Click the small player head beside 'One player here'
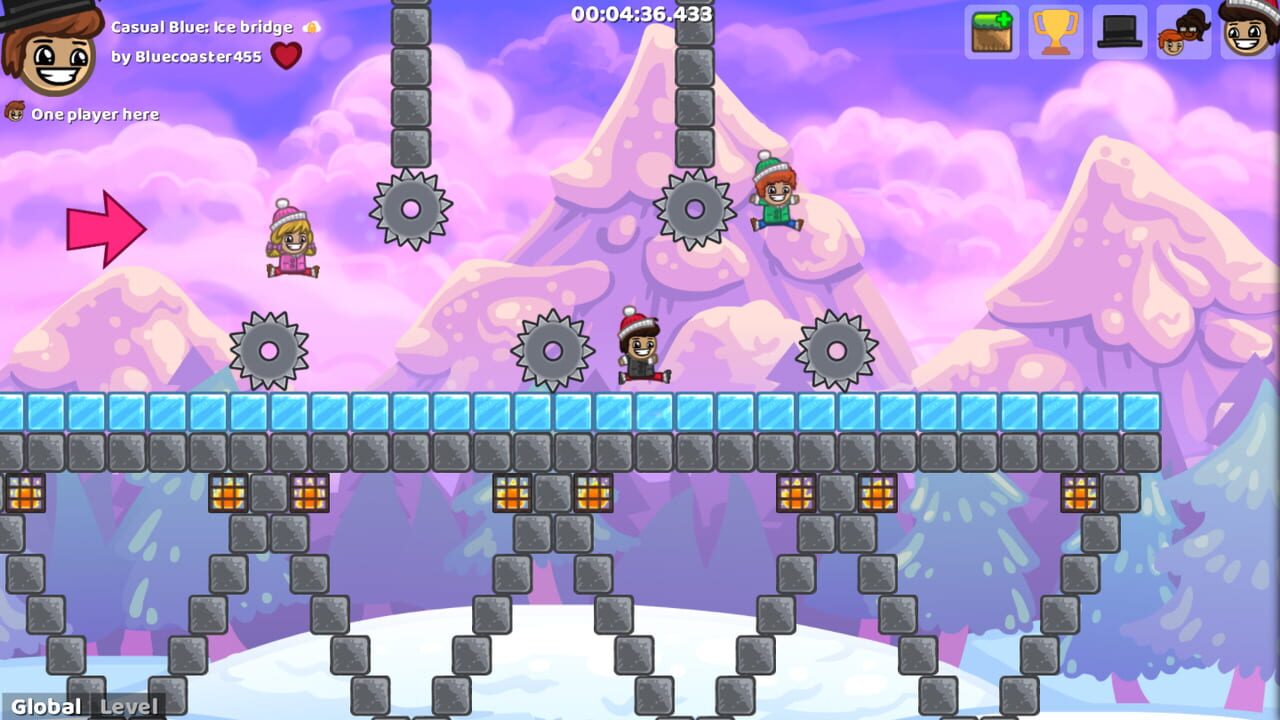 coord(14,113)
